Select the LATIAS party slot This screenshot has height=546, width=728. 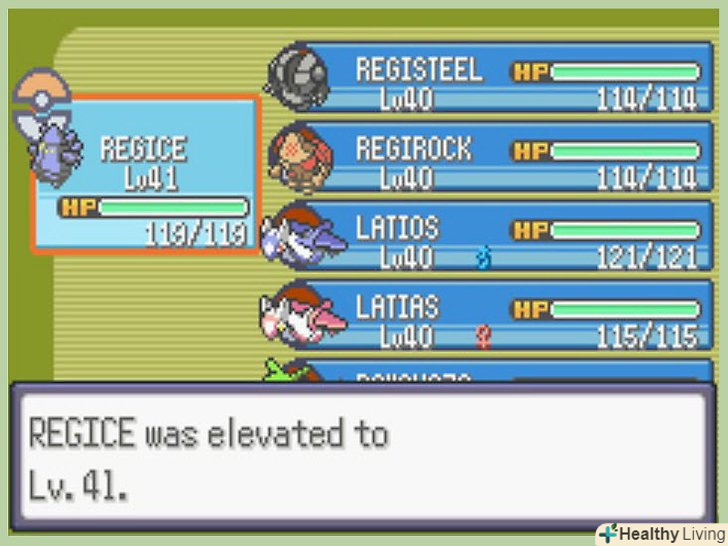coord(500,320)
